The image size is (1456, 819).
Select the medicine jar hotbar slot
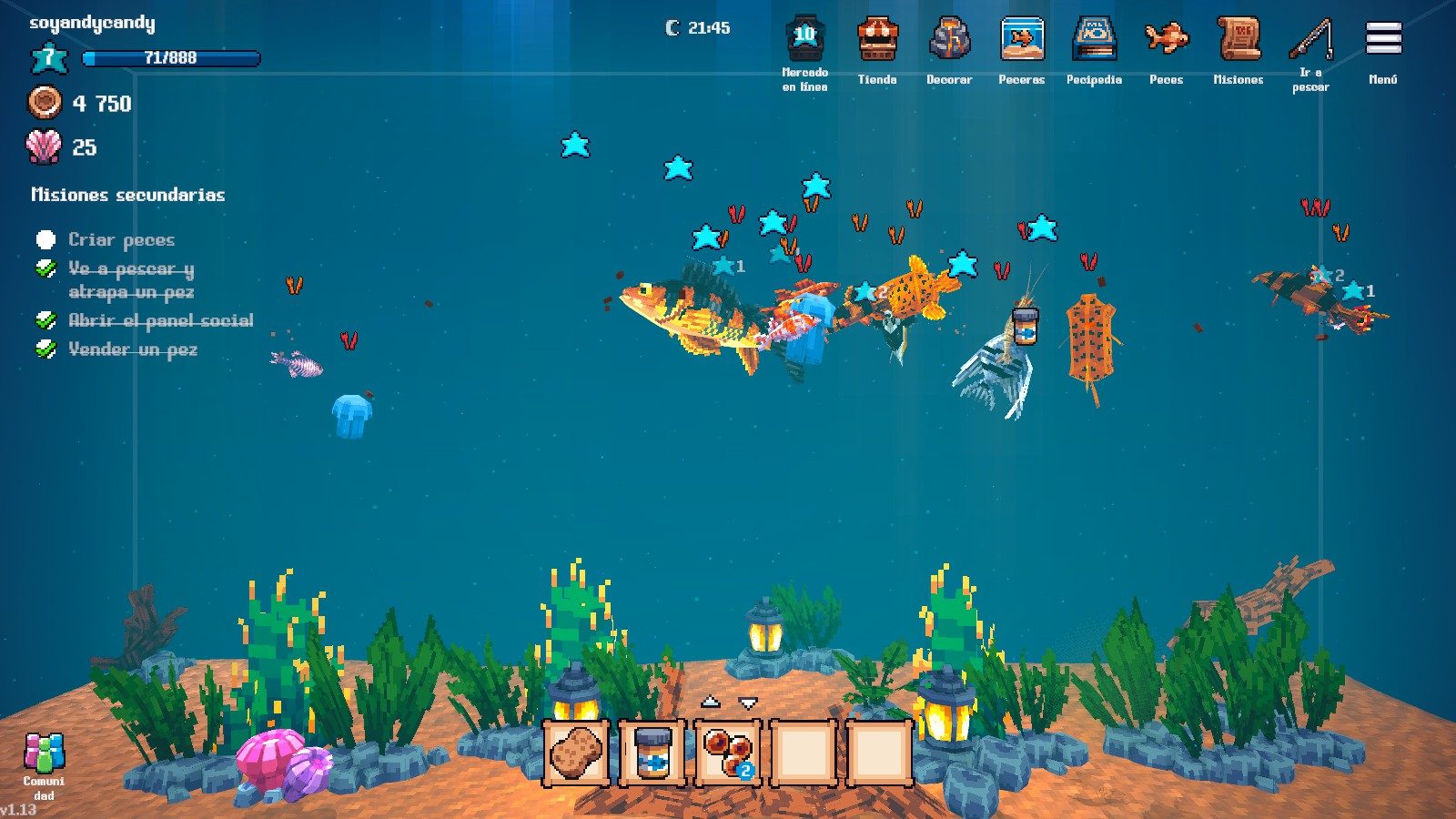click(652, 753)
